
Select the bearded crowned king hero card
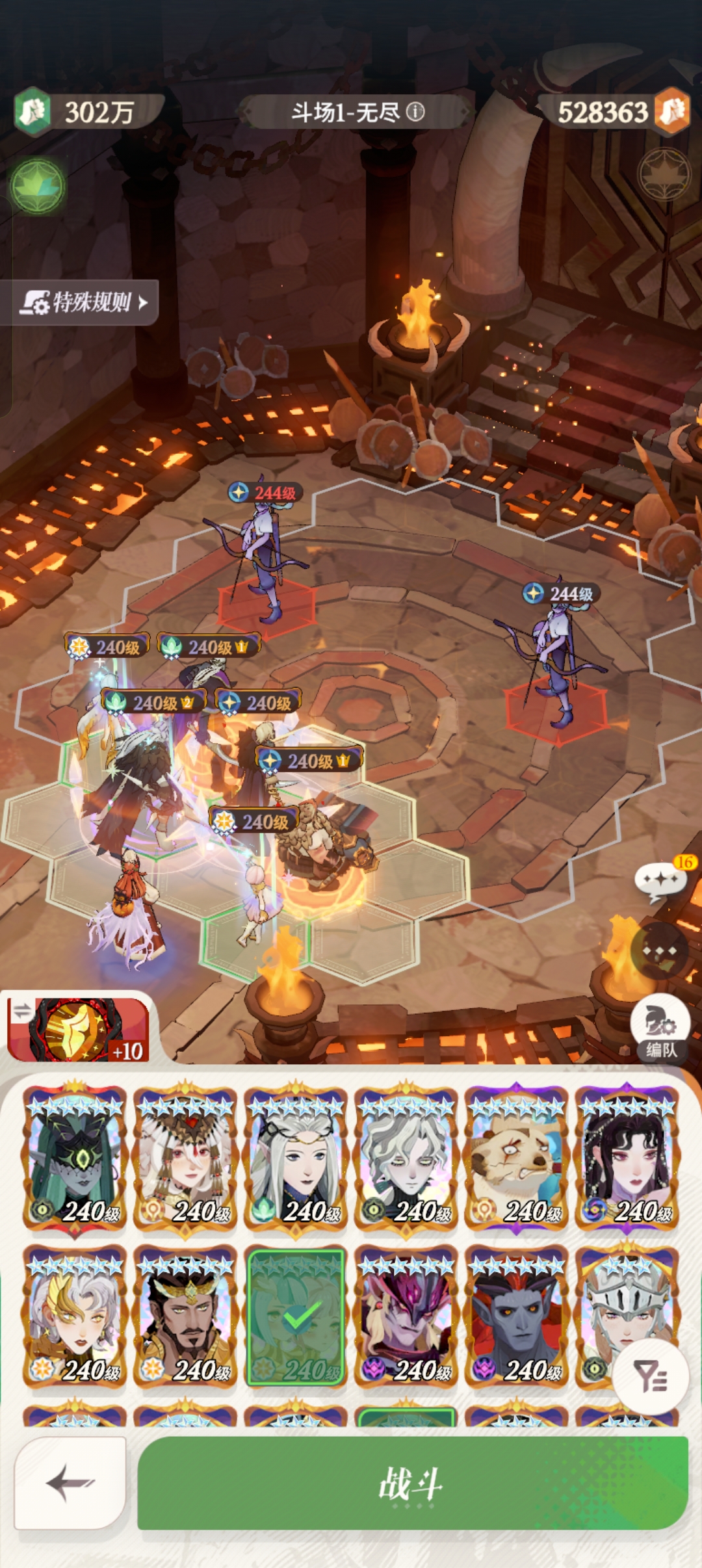pos(186,1316)
